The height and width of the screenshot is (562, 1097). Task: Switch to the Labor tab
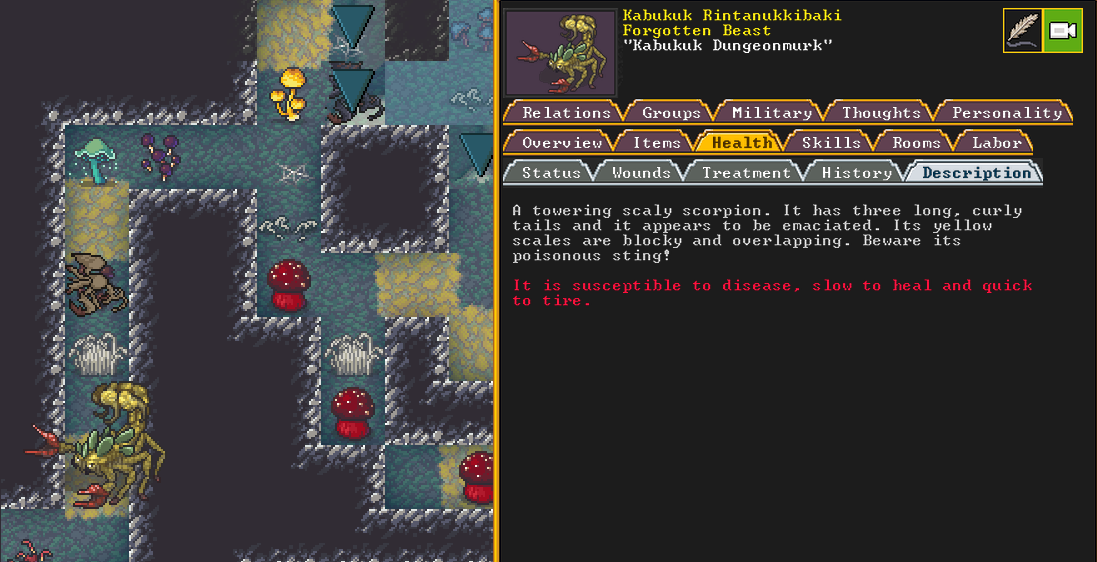[x=997, y=143]
